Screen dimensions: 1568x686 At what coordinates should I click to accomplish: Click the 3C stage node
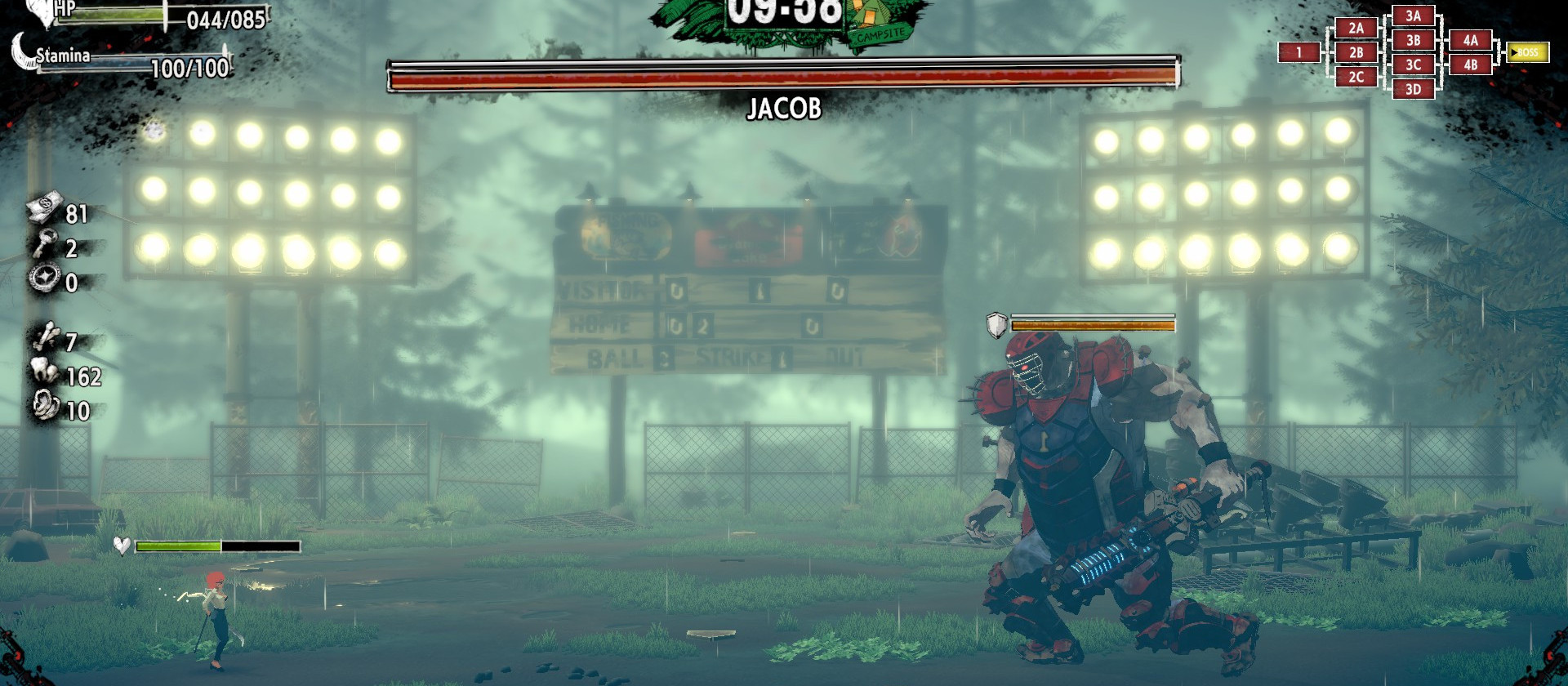coord(1413,65)
